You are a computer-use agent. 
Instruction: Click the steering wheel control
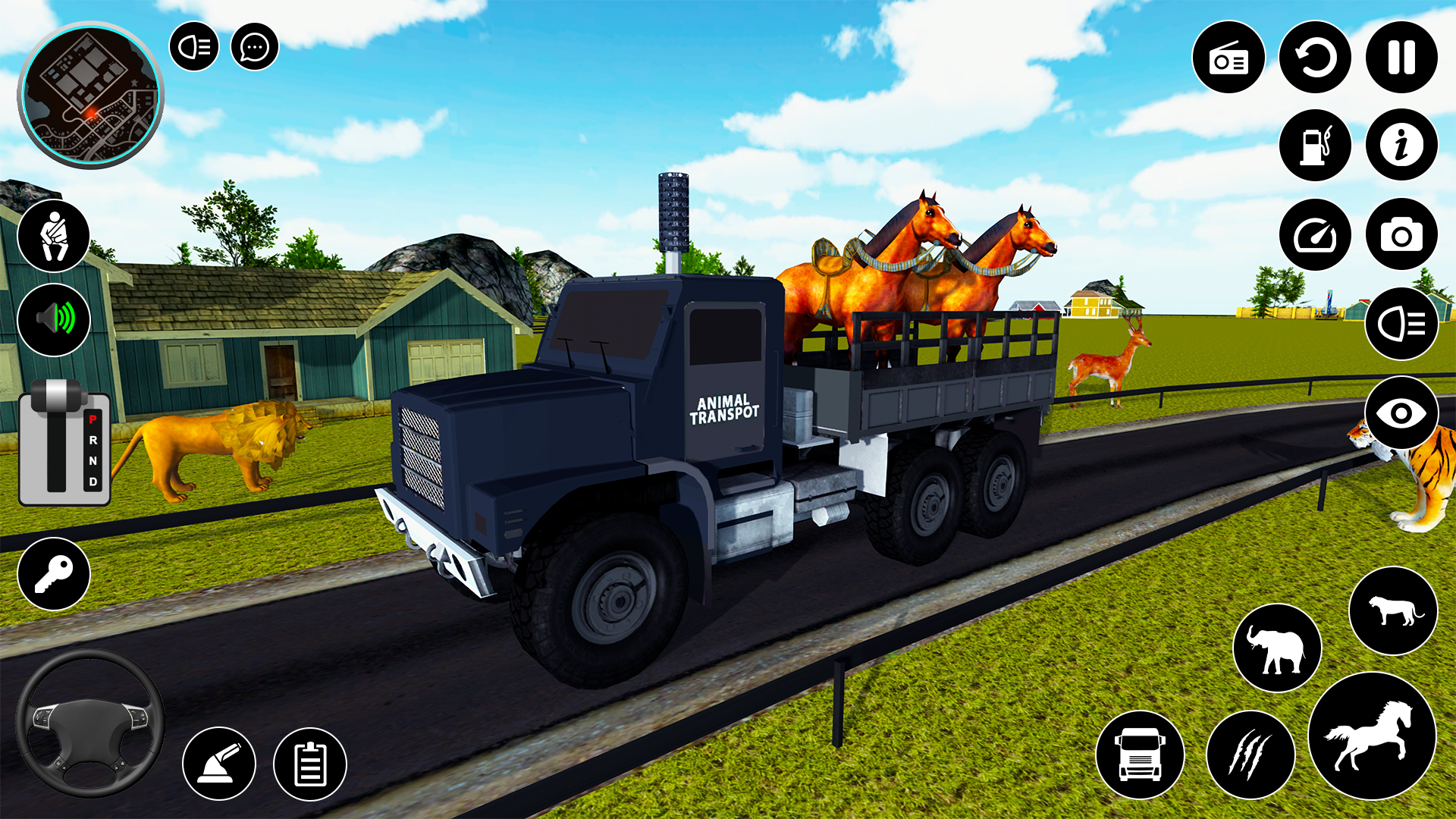coord(90,723)
